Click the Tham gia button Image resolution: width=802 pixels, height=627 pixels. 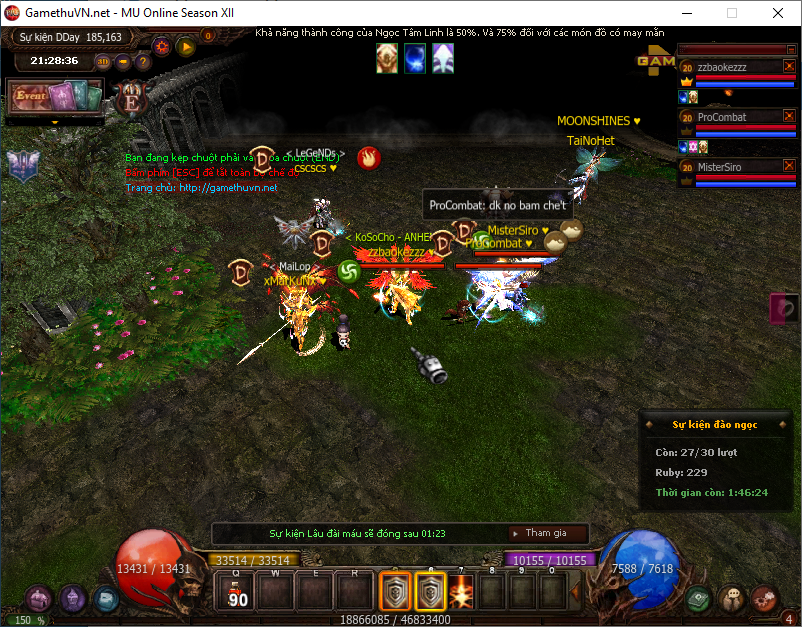pos(548,533)
